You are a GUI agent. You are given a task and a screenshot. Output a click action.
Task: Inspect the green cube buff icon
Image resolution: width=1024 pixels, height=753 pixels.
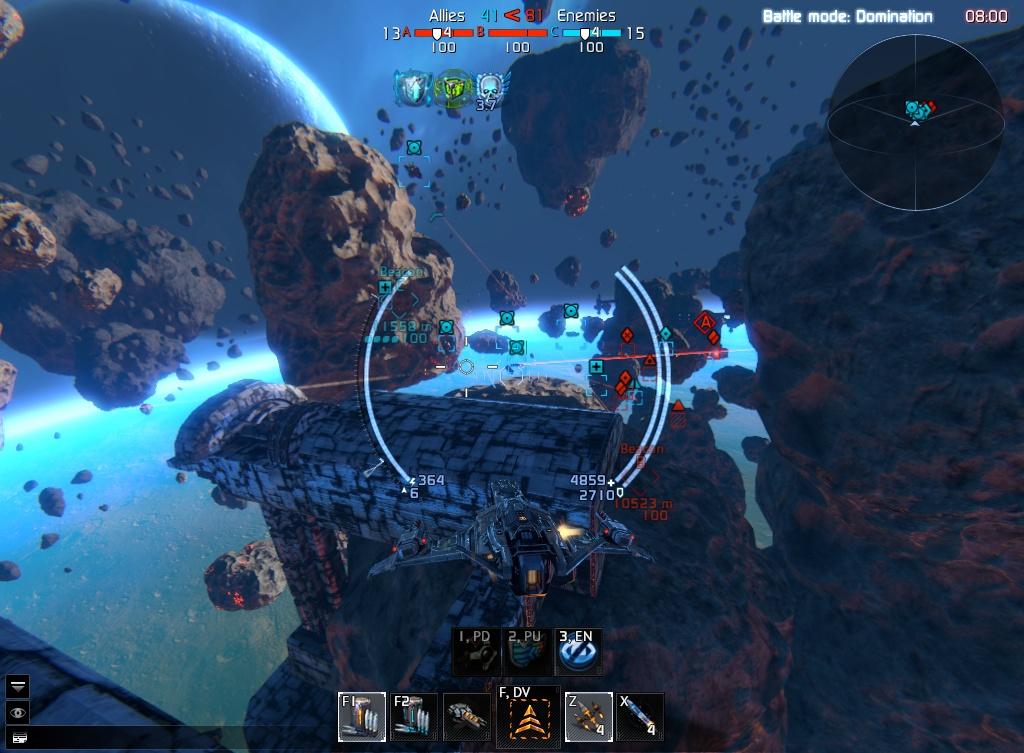click(452, 88)
